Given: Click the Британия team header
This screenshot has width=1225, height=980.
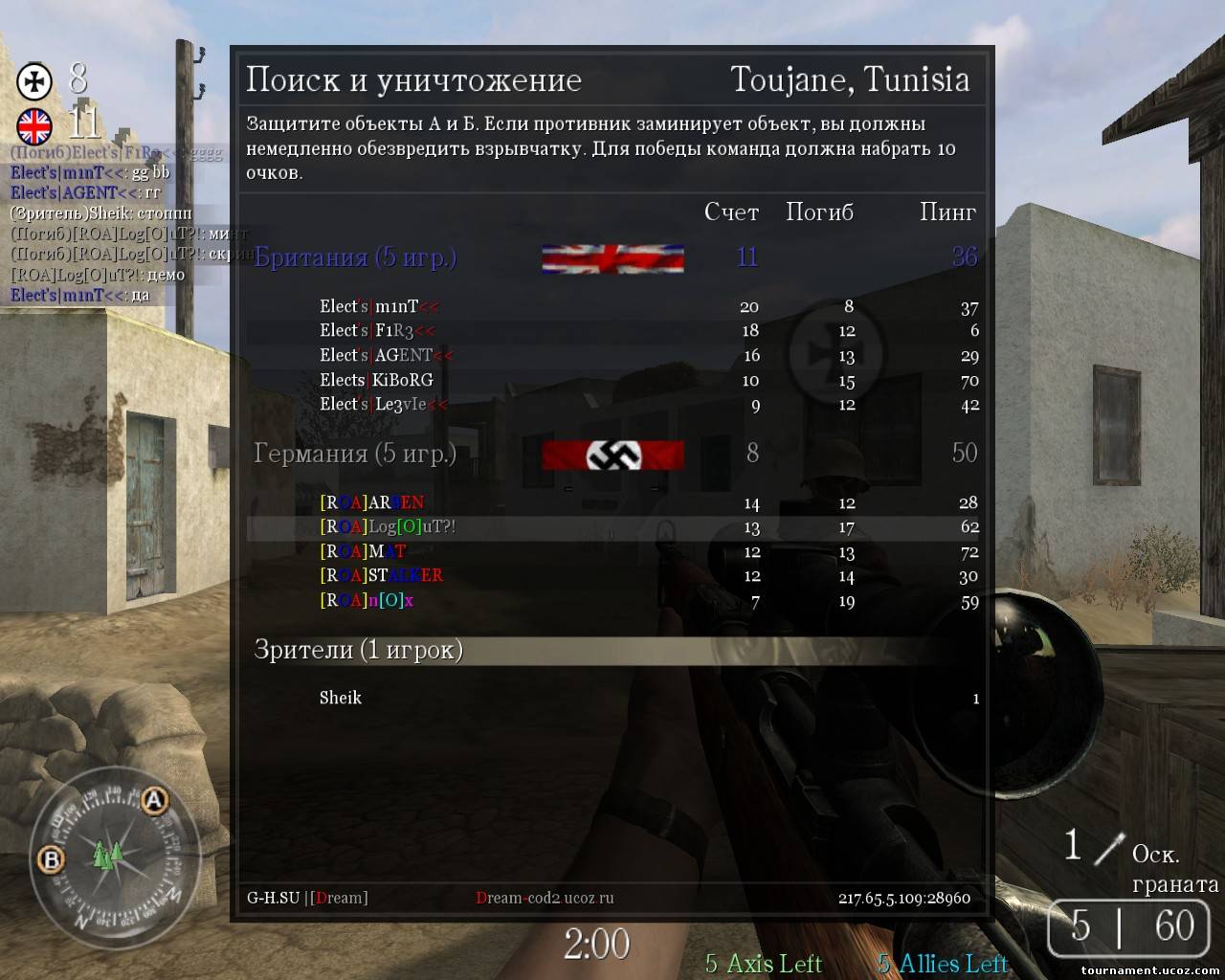Looking at the screenshot, I should pyautogui.click(x=355, y=257).
